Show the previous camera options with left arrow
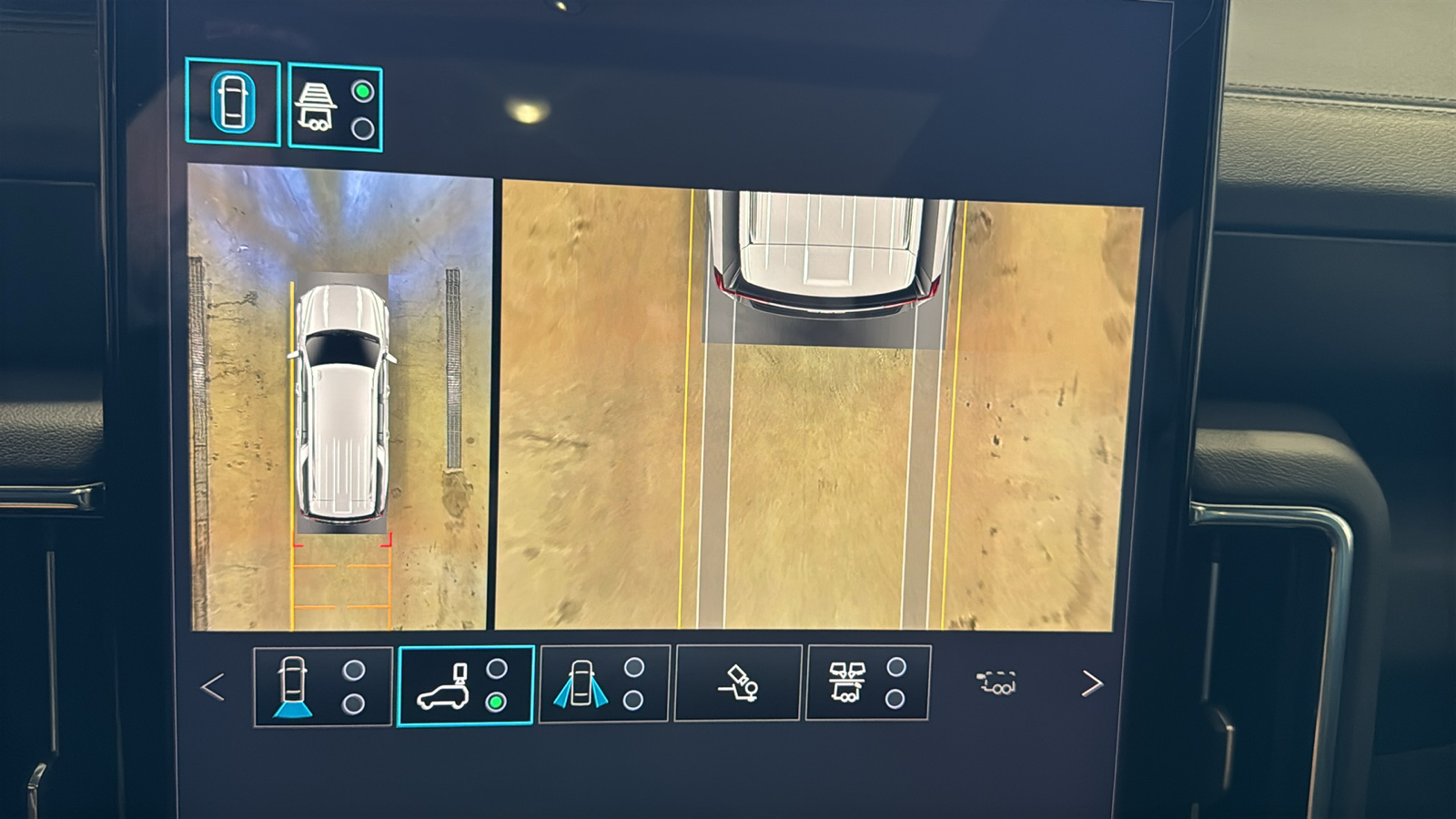The image size is (1456, 819). pyautogui.click(x=213, y=687)
